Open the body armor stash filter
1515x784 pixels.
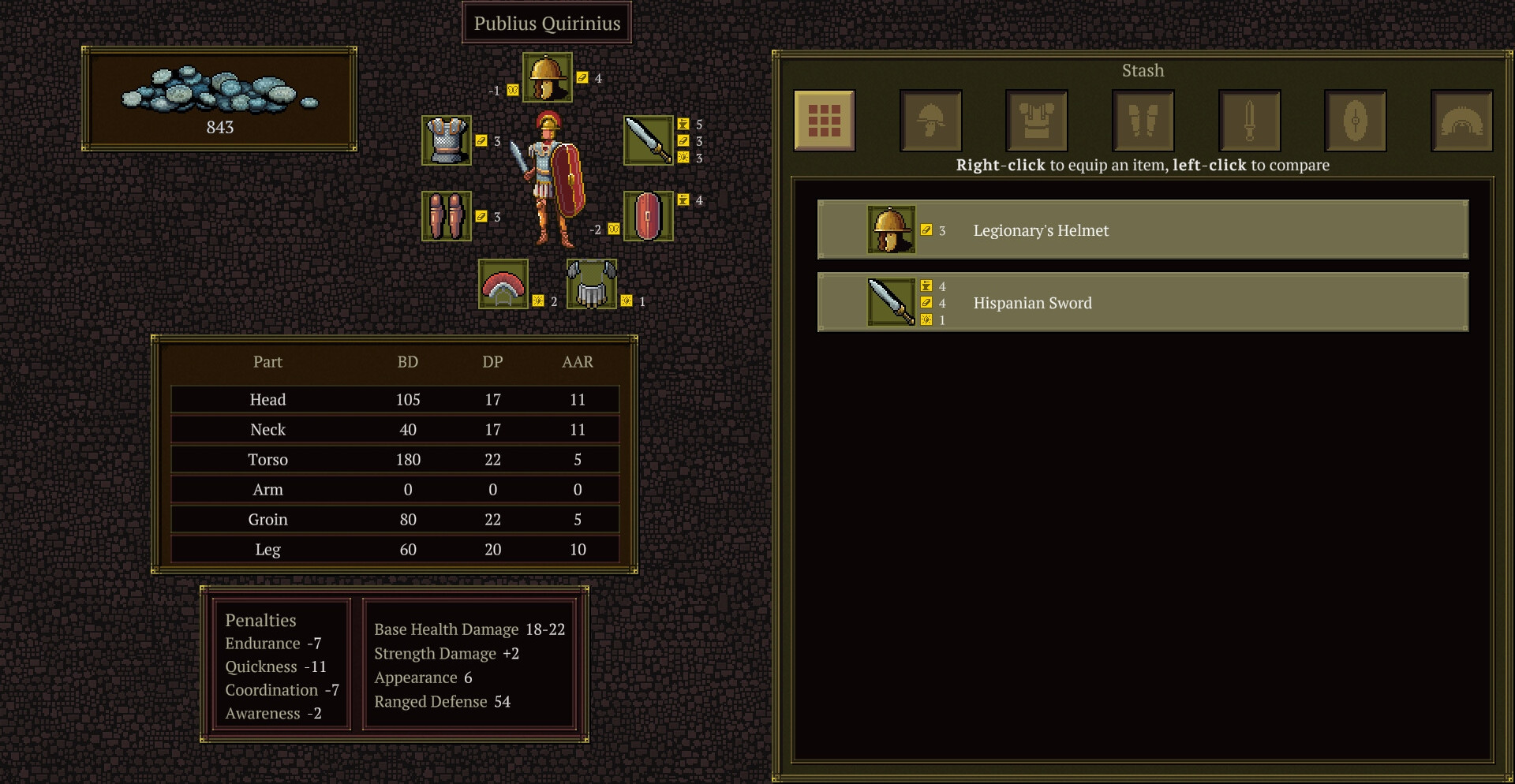(1037, 121)
